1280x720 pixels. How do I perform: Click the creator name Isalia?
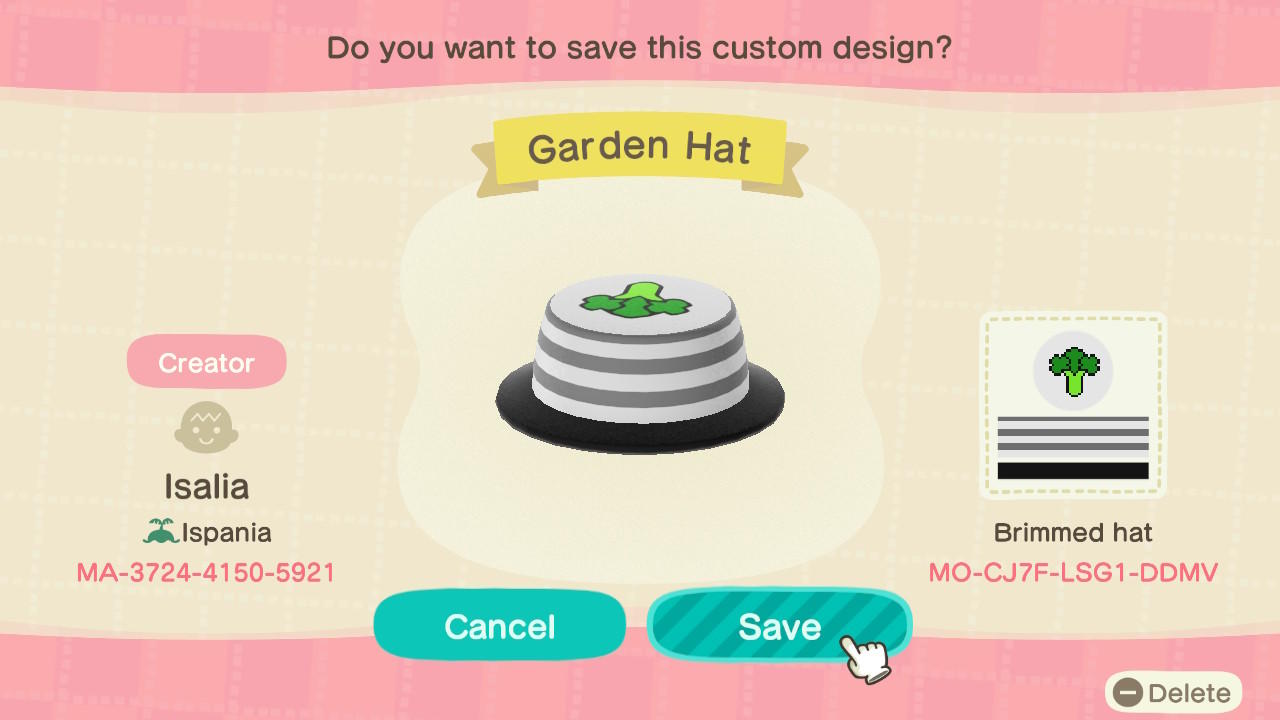[x=206, y=486]
